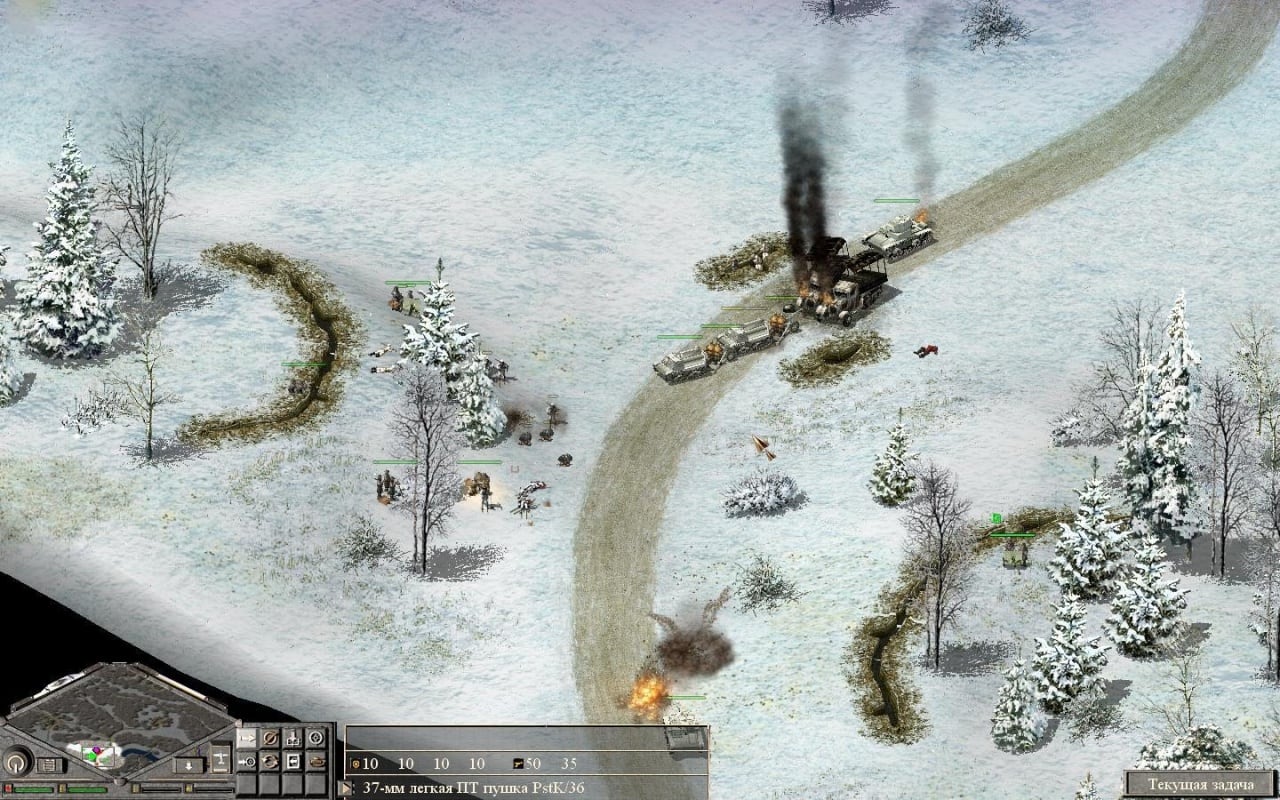Expand the arrow beside the PstK/36 name
The height and width of the screenshot is (800, 1280).
pos(347,788)
